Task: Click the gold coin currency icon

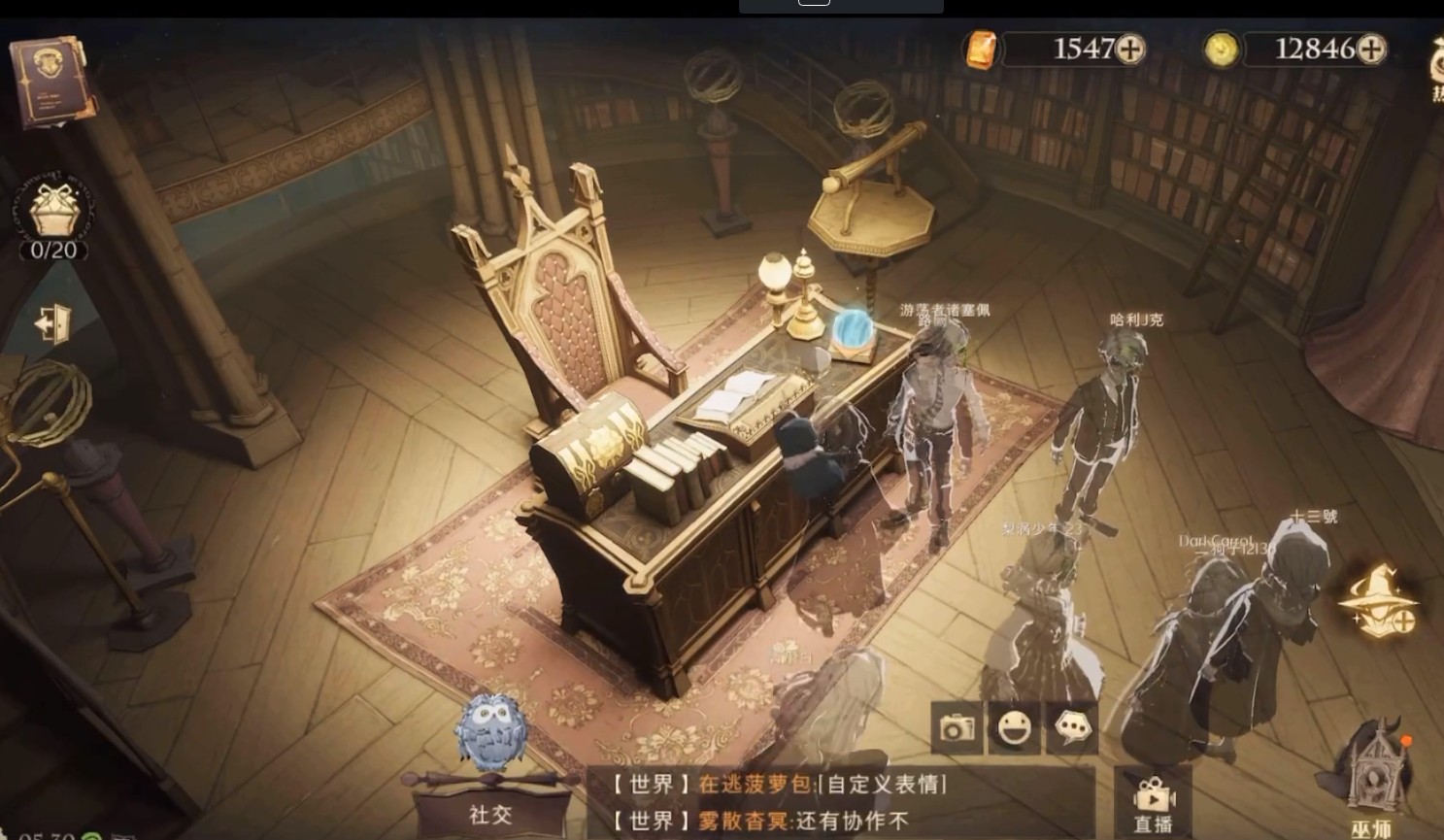Action: pos(1220,47)
